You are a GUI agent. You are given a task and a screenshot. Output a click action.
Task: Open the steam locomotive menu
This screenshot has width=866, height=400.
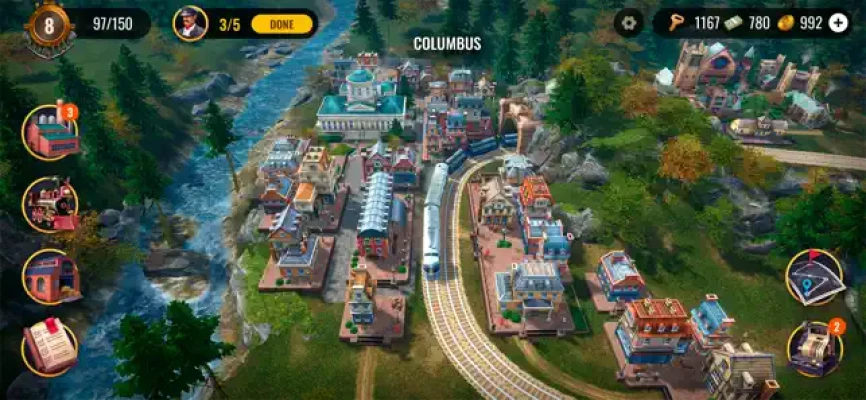click(x=51, y=204)
